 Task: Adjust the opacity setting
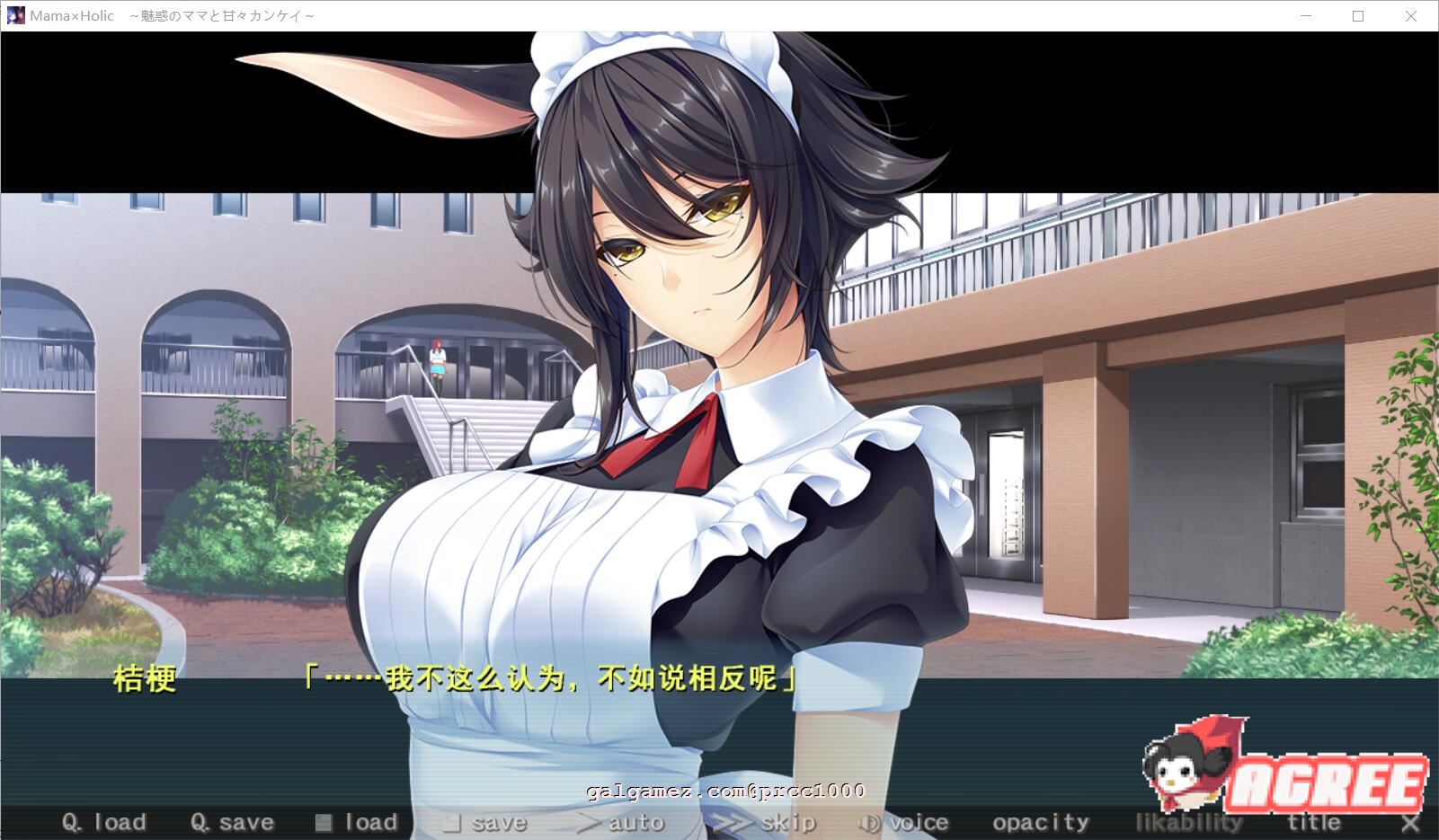click(1039, 821)
